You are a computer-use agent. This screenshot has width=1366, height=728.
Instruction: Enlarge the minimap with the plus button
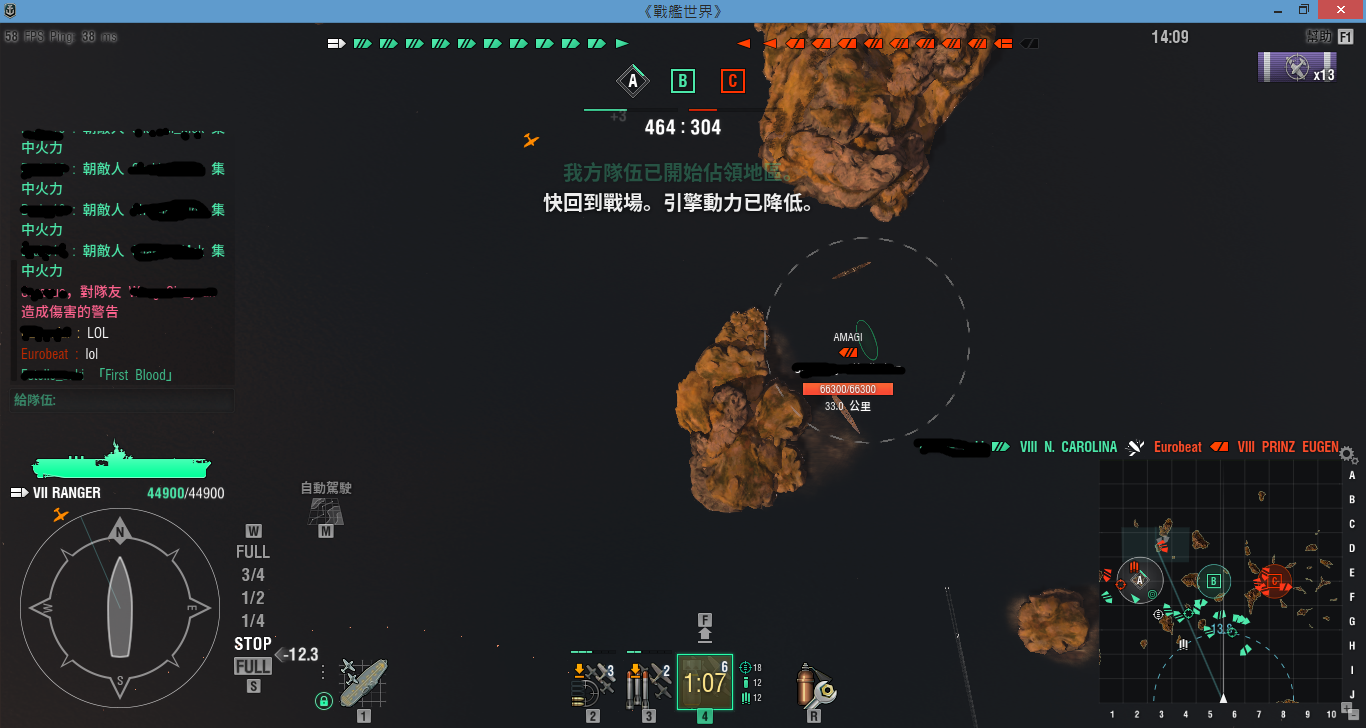(x=1346, y=708)
